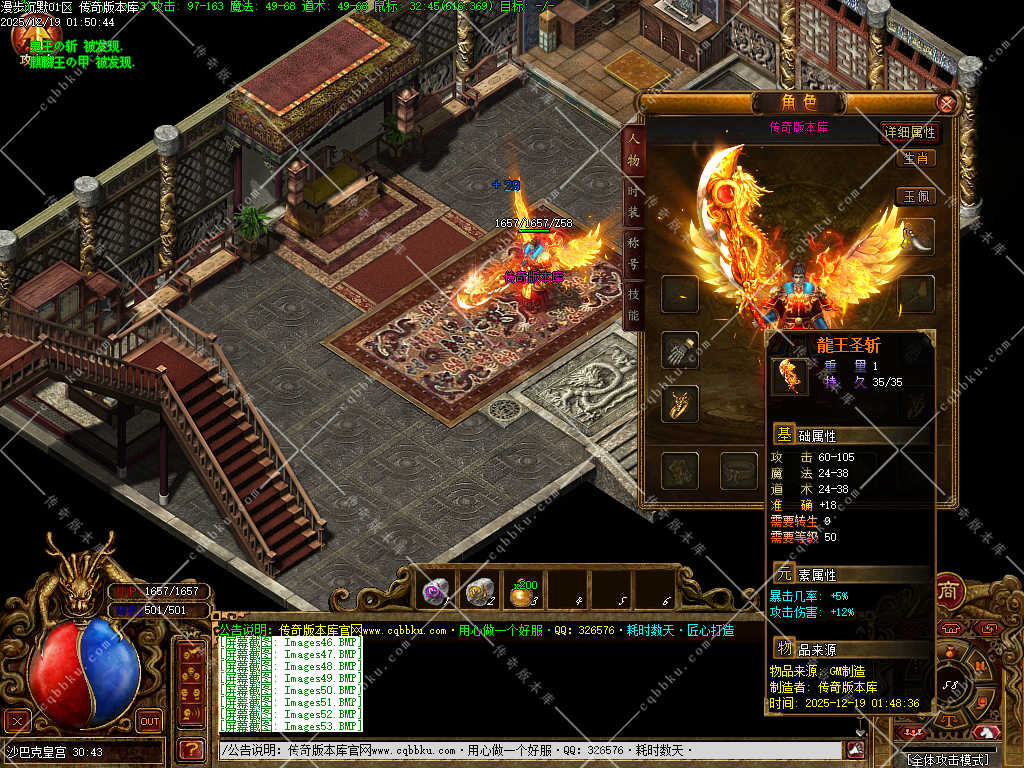Open the 商 shop button
Screen dimensions: 1024x768
click(x=948, y=591)
